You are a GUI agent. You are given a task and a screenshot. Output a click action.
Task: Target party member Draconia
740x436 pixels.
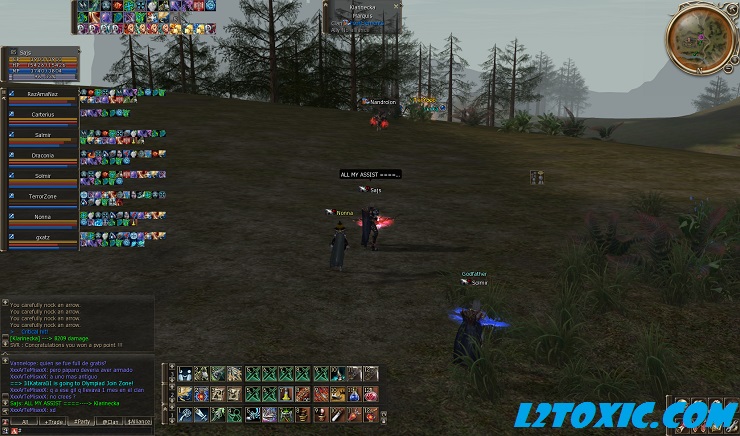[42, 155]
